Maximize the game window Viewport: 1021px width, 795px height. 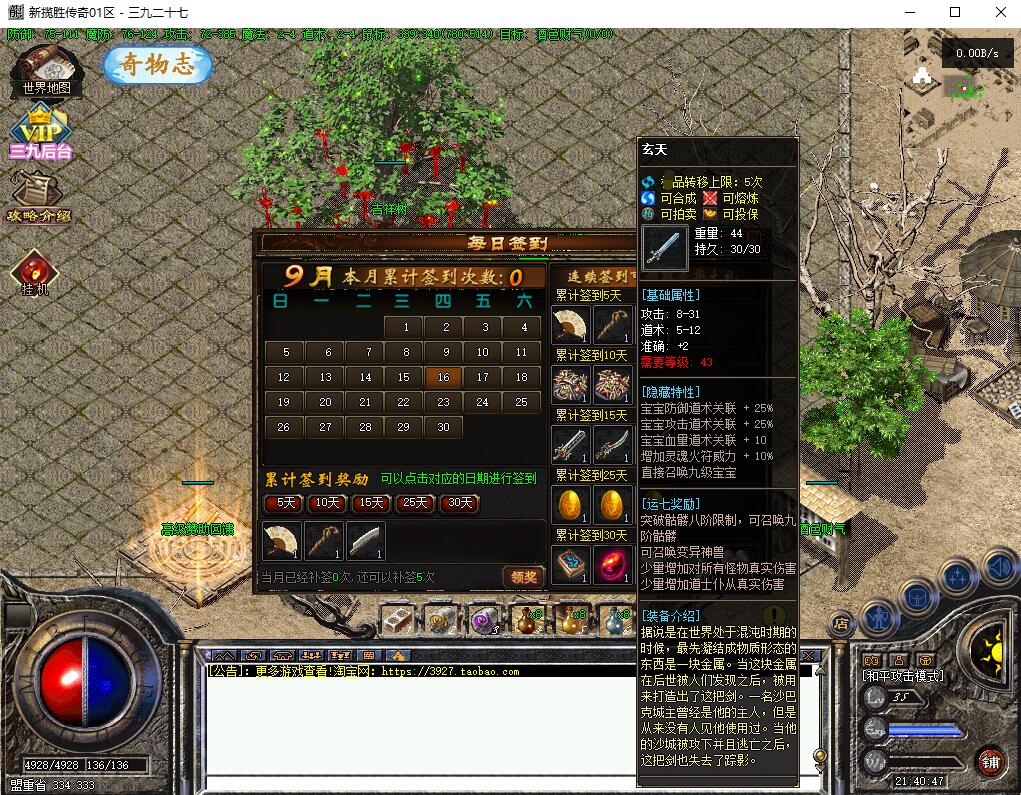click(x=954, y=12)
